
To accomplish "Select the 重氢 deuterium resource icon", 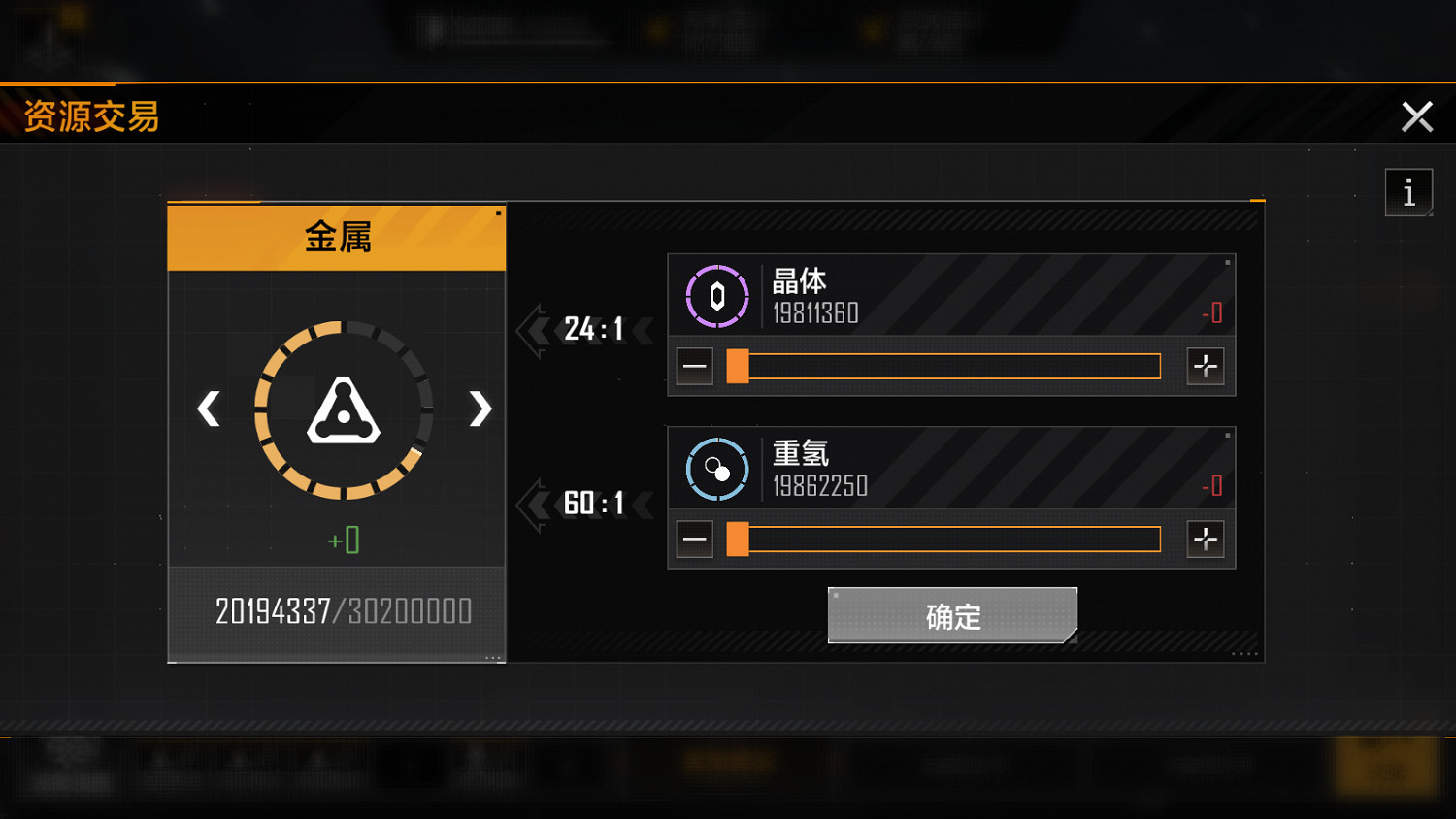I will coord(716,468).
